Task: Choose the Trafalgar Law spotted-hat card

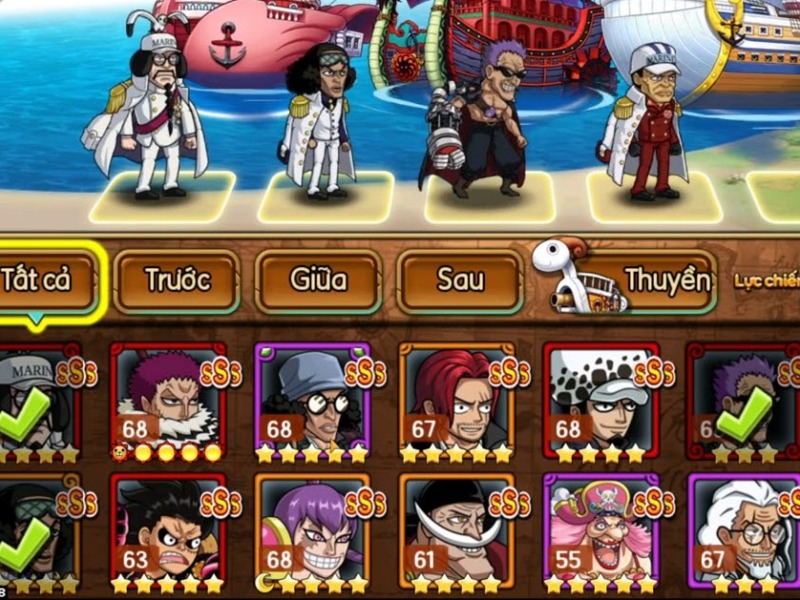Action: 601,400
